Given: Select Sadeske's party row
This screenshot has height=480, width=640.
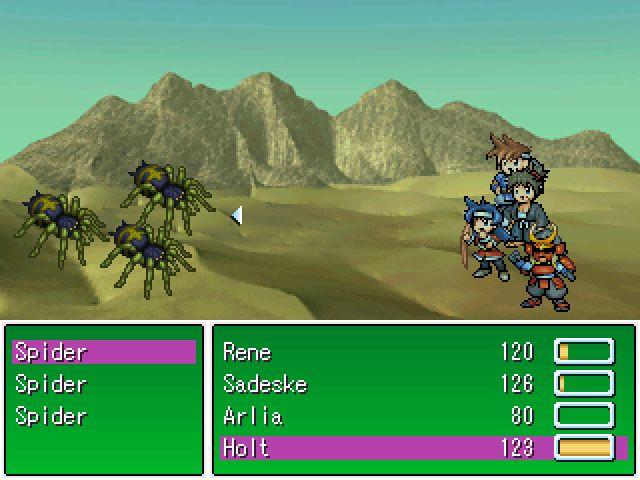Looking at the screenshot, I should 422,384.
